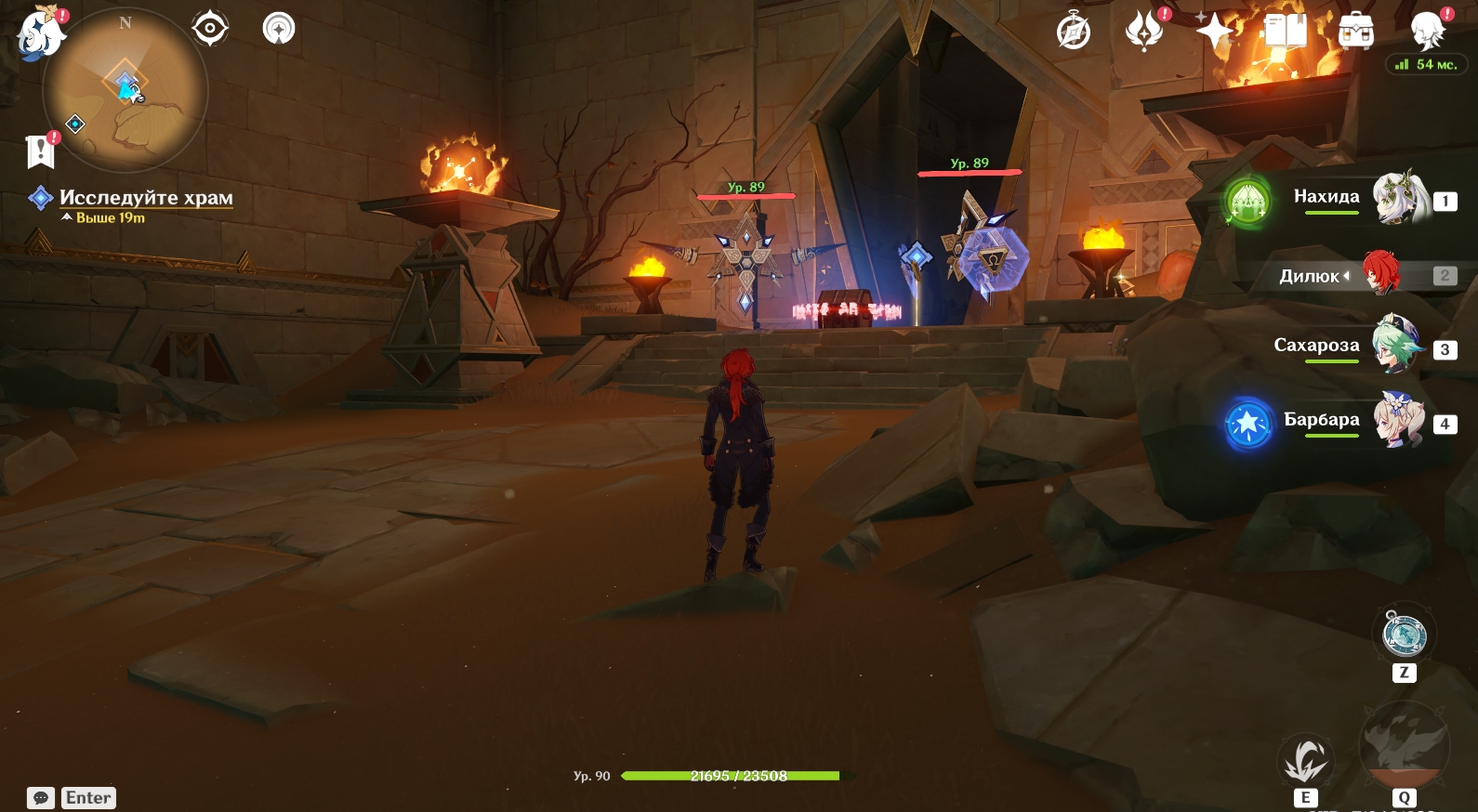The width and height of the screenshot is (1478, 812).
Task: Open the adventurer handbook book icon
Action: (1286, 32)
